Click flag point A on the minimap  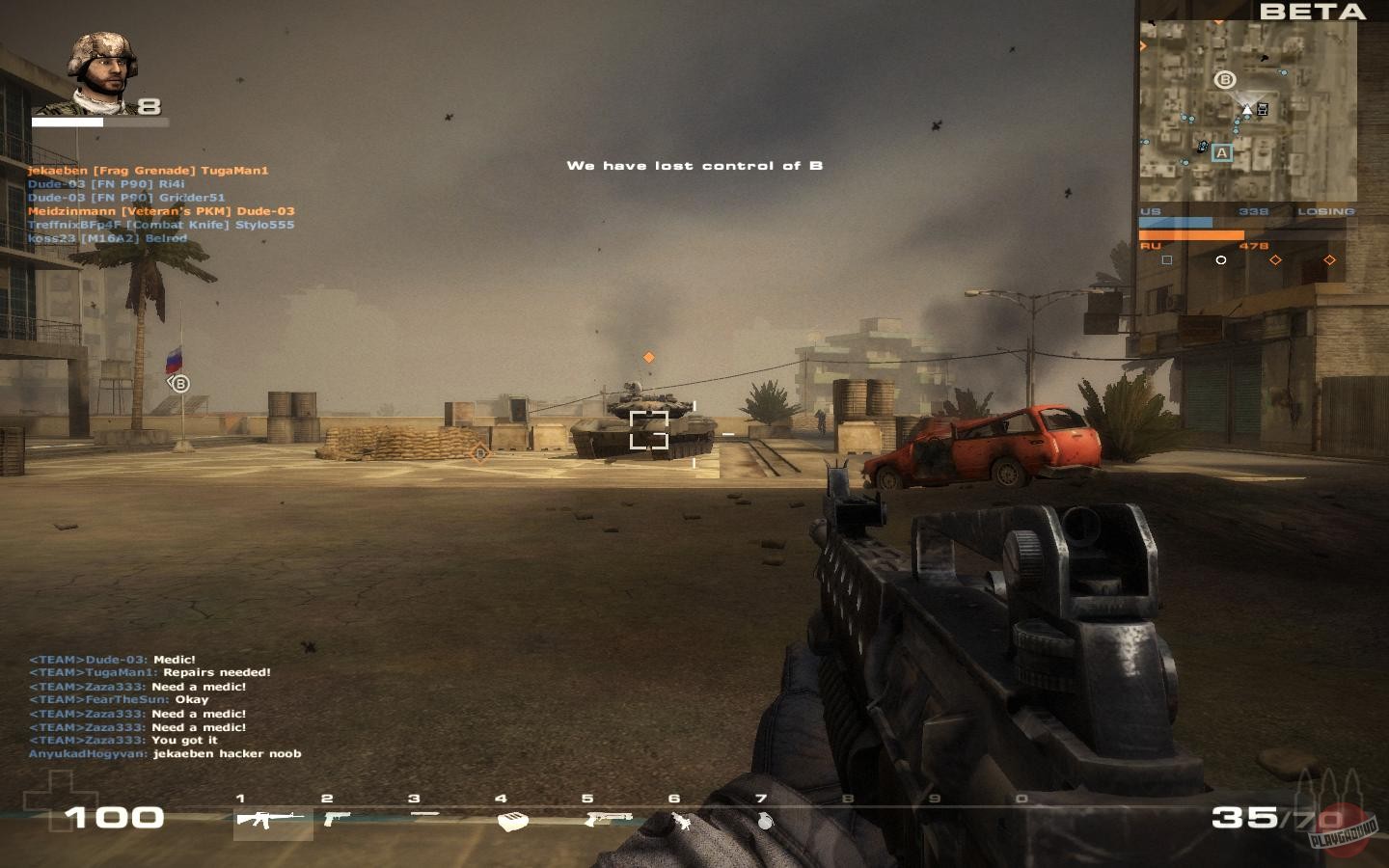[x=1221, y=151]
